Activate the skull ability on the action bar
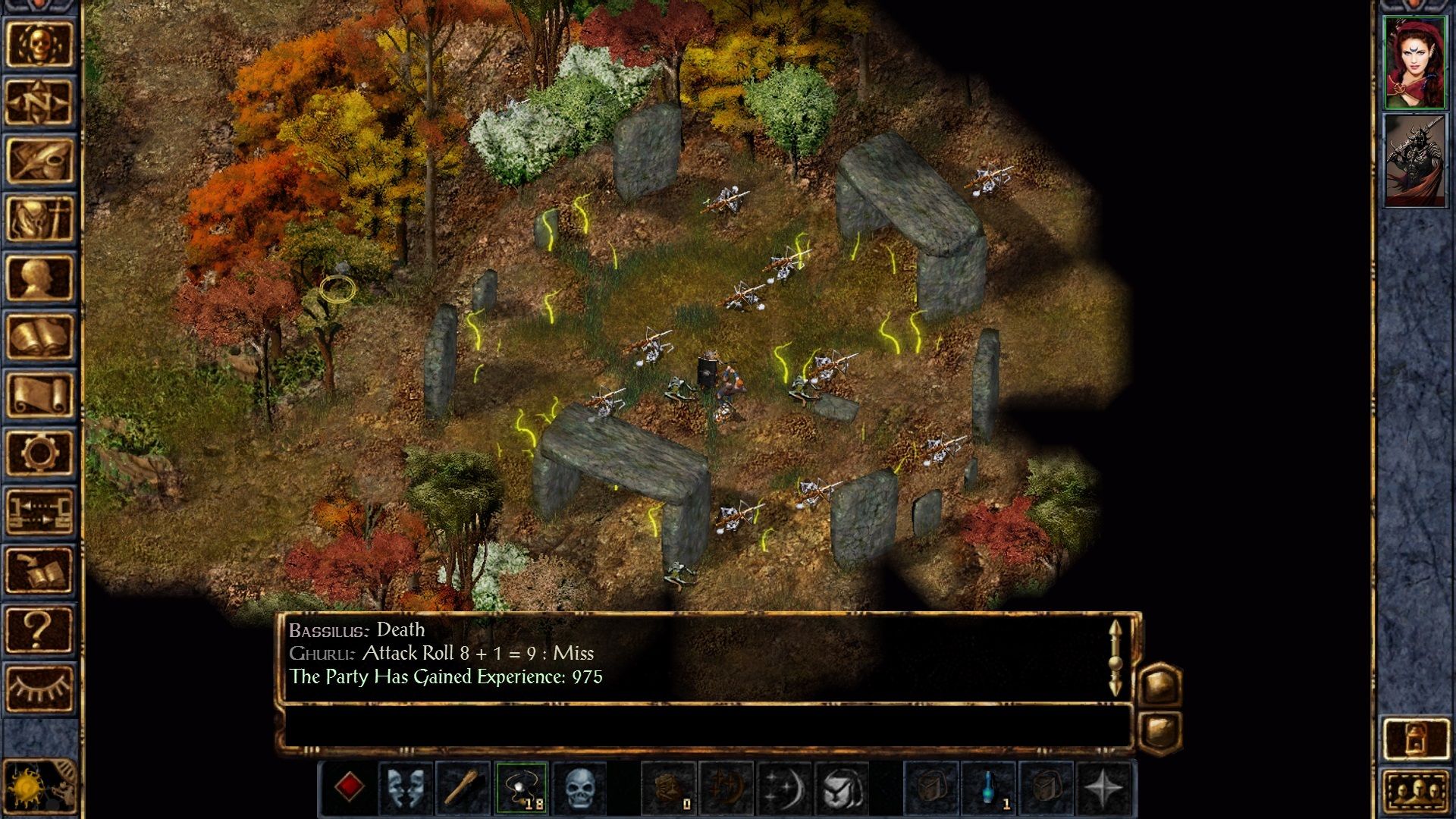The width and height of the screenshot is (1456, 819). (579, 788)
